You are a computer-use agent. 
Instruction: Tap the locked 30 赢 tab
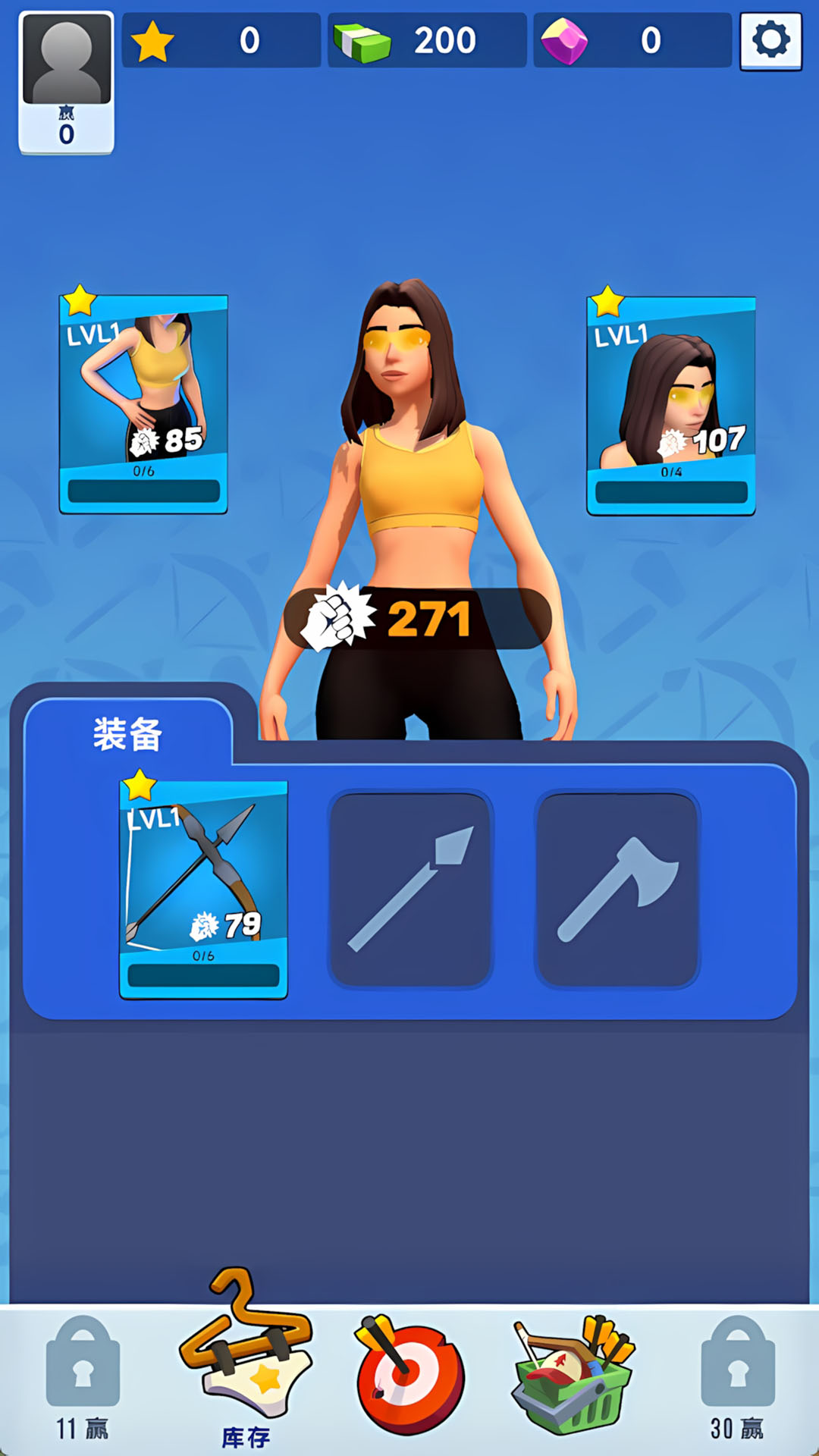tap(737, 1377)
